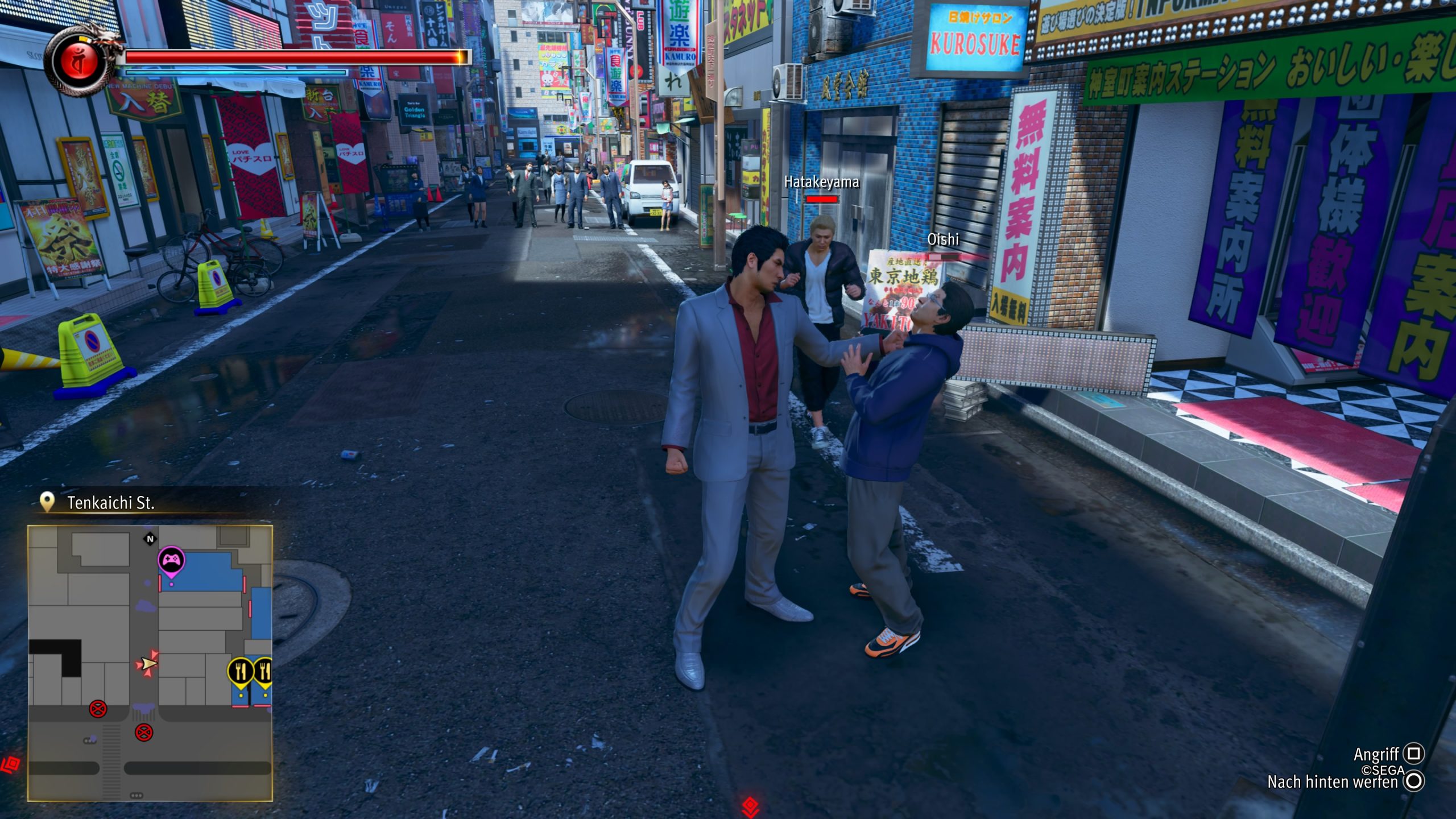Select the player arrow on the minimap
Image resolution: width=1456 pixels, height=819 pixels.
click(148, 663)
